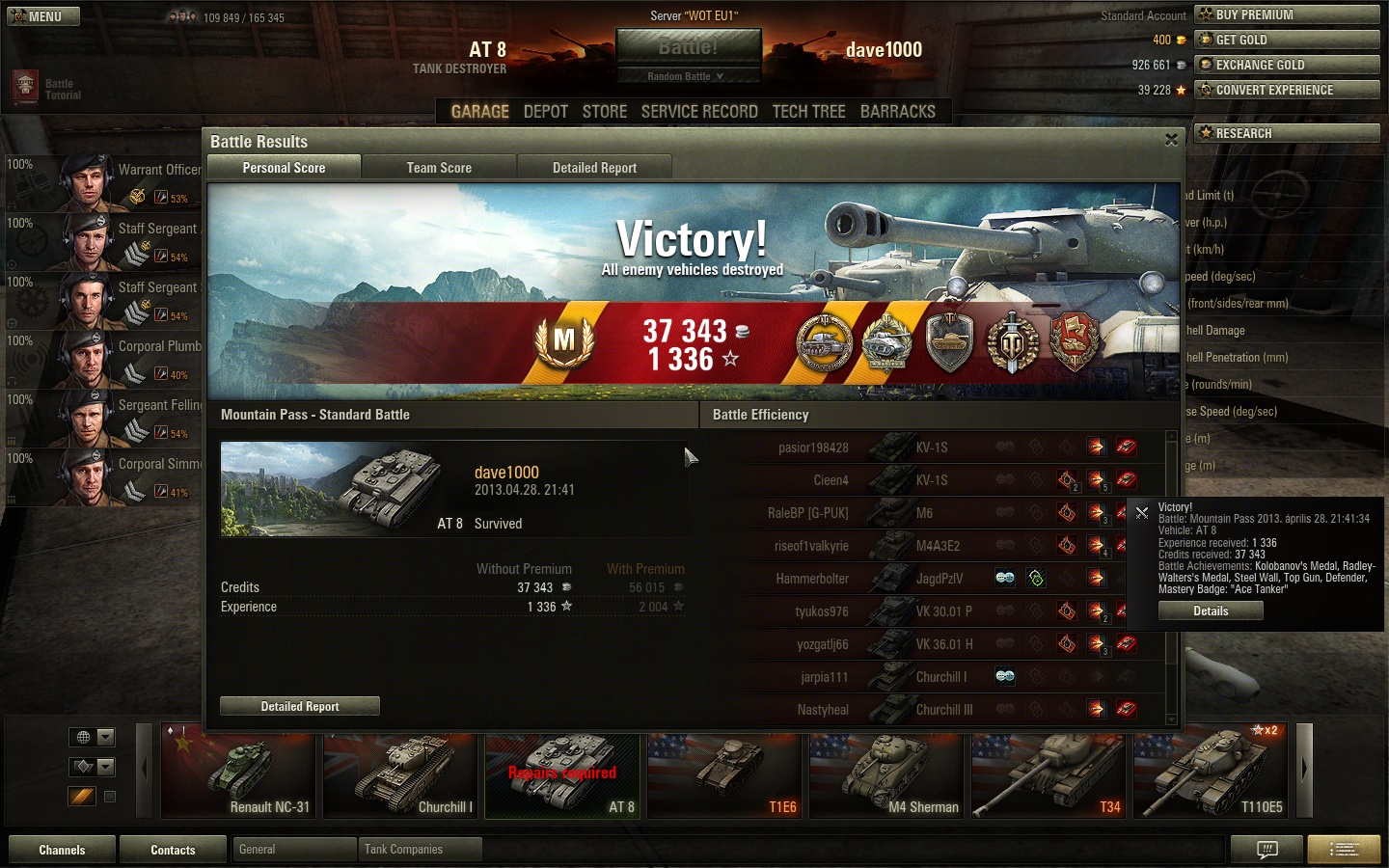Switch to the Team Score tab
The height and width of the screenshot is (868, 1389).
[x=439, y=168]
